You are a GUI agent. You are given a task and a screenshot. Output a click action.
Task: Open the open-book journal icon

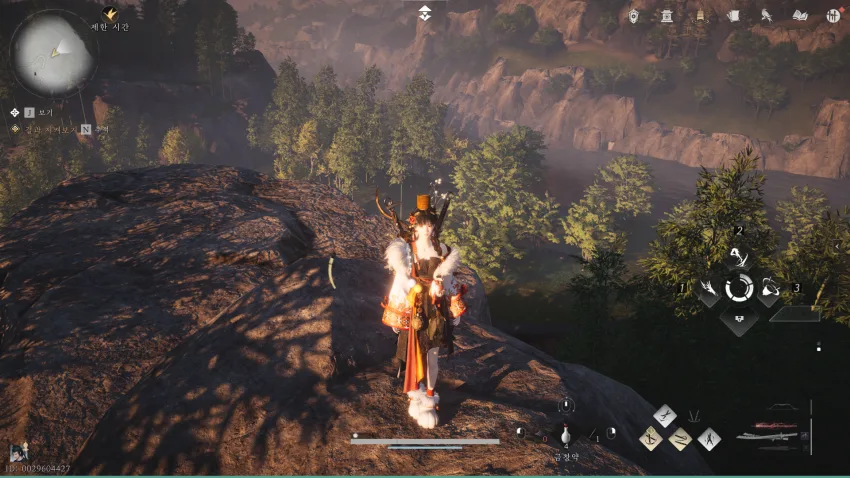[x=800, y=15]
